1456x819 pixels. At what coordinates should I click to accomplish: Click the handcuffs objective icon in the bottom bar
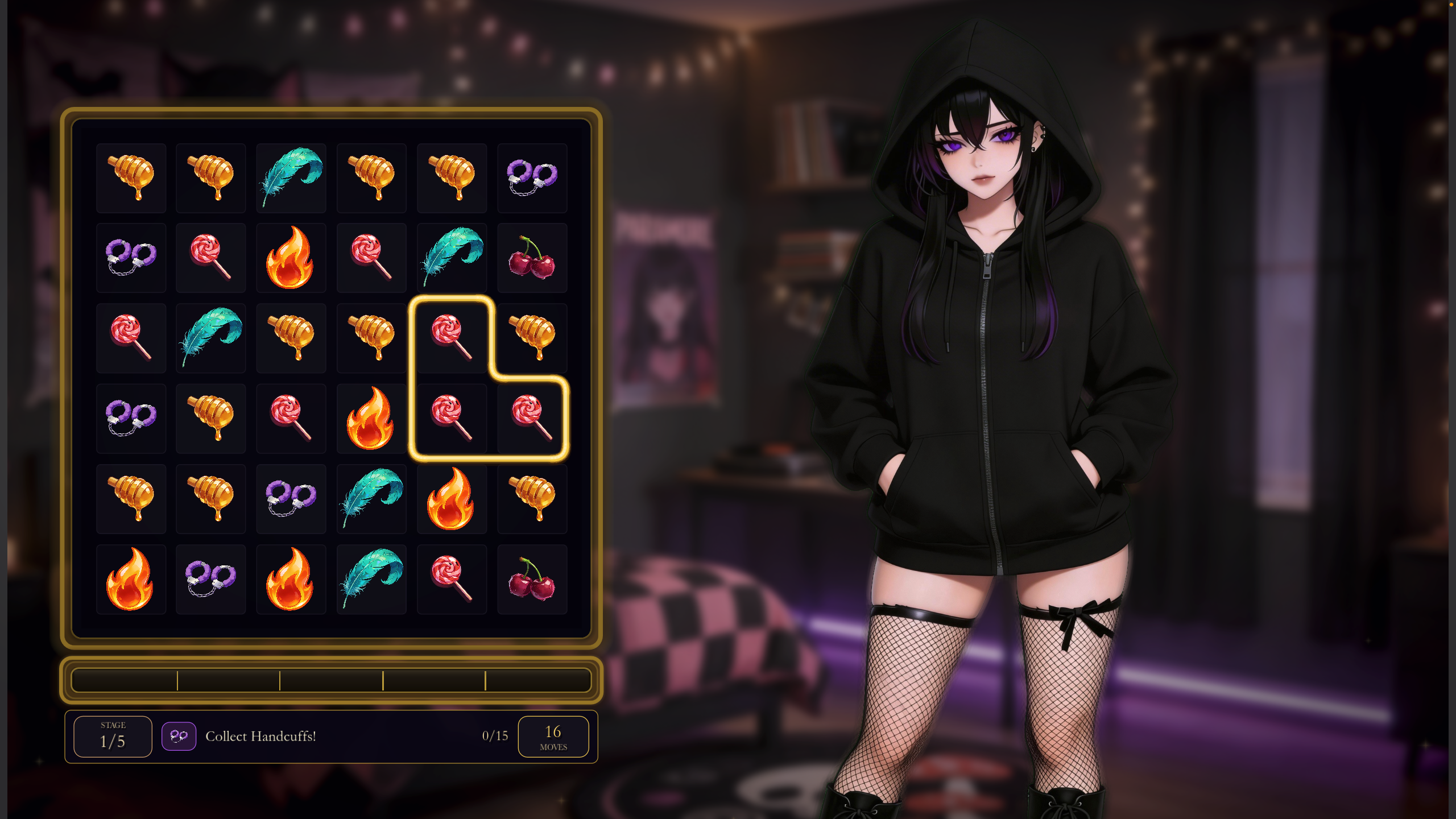pos(179,735)
